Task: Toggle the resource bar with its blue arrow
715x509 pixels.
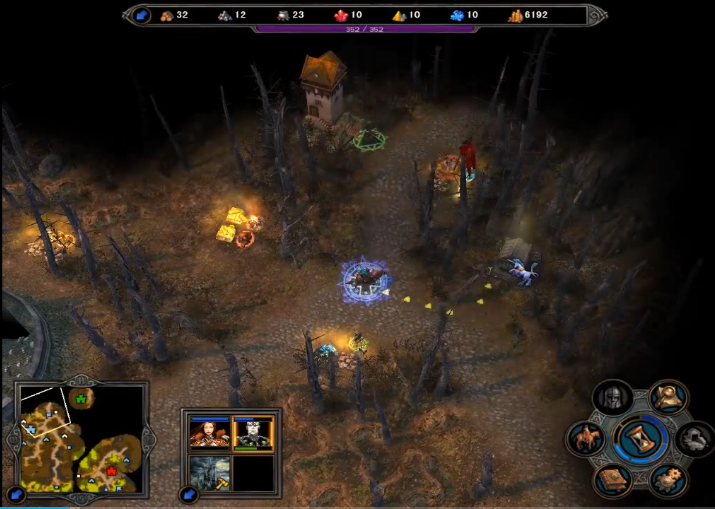Action: coord(141,15)
